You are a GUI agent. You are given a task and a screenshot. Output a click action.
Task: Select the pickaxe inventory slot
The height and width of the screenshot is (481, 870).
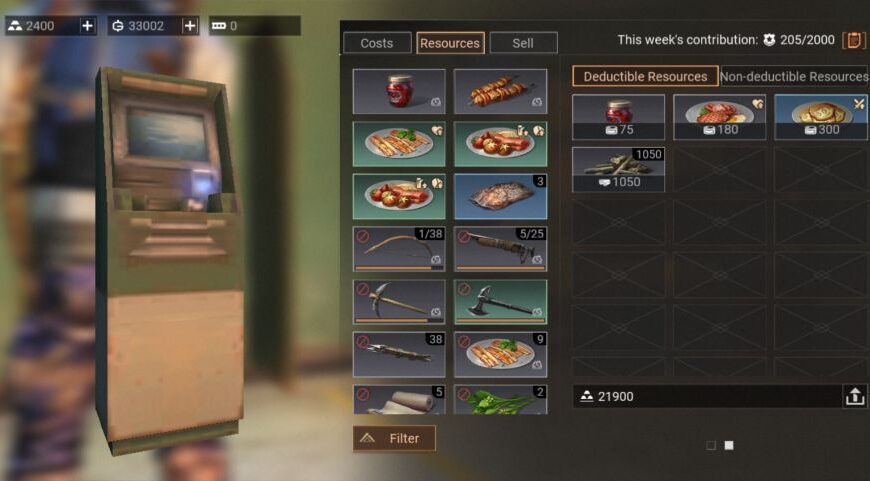pyautogui.click(x=399, y=301)
